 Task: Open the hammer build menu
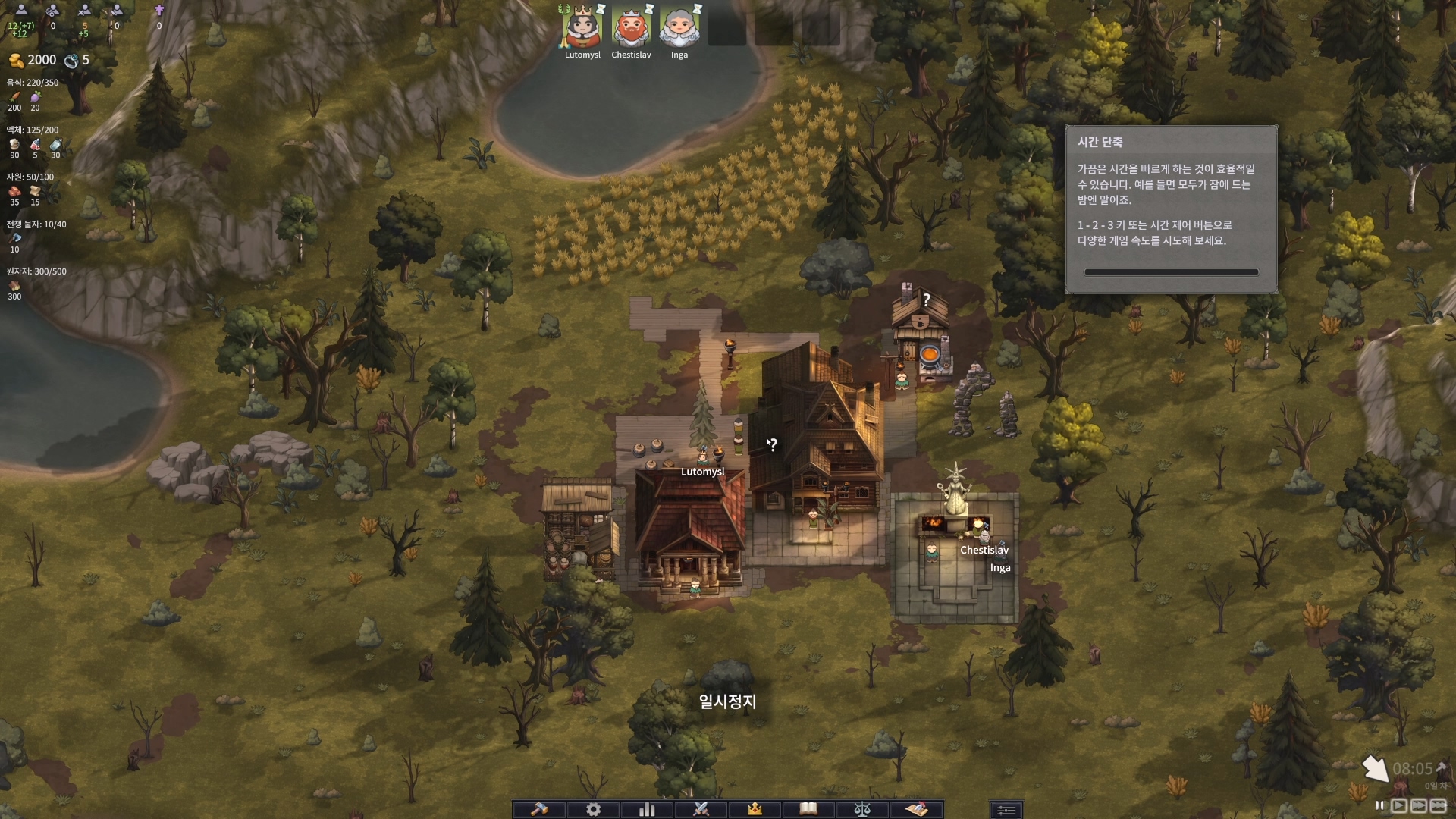click(x=539, y=809)
